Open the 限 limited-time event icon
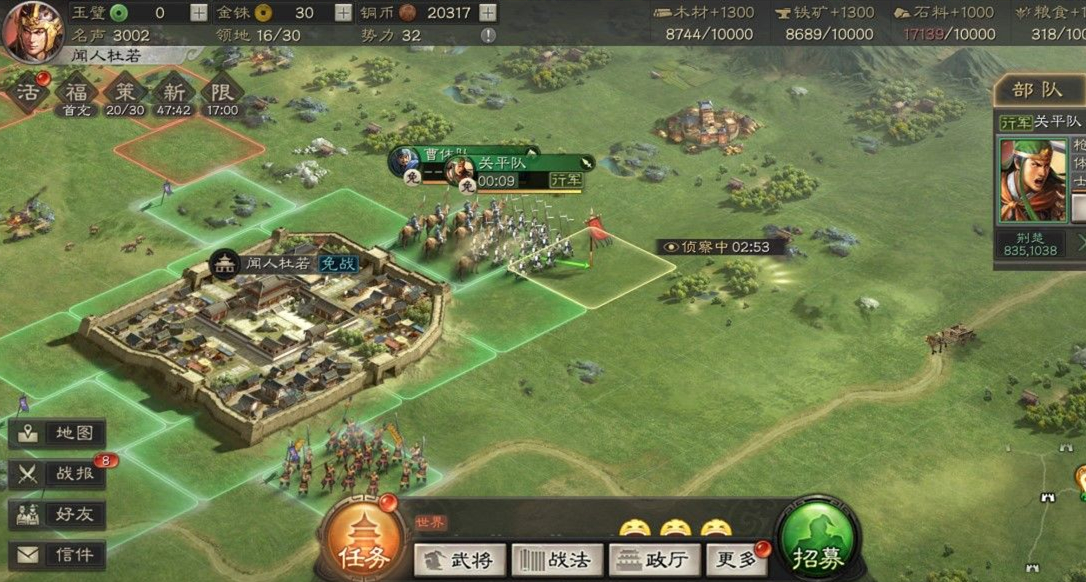1086x582 pixels. [x=222, y=93]
